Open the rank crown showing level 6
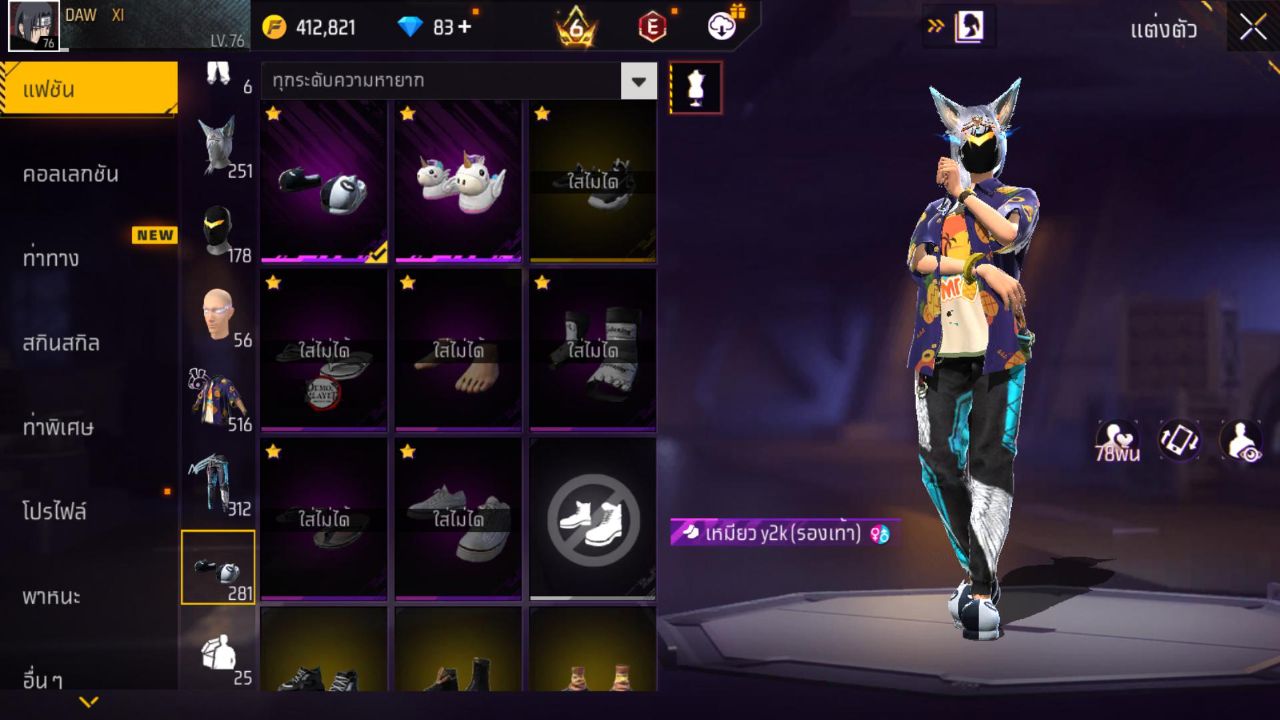Screen dimensions: 1280x720 coord(577,26)
